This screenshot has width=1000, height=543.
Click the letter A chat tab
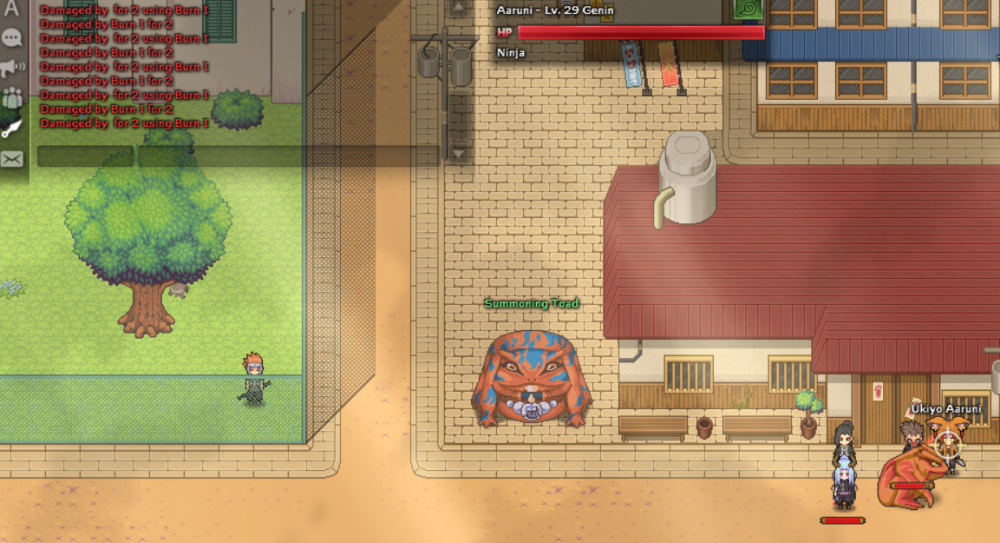(x=12, y=9)
